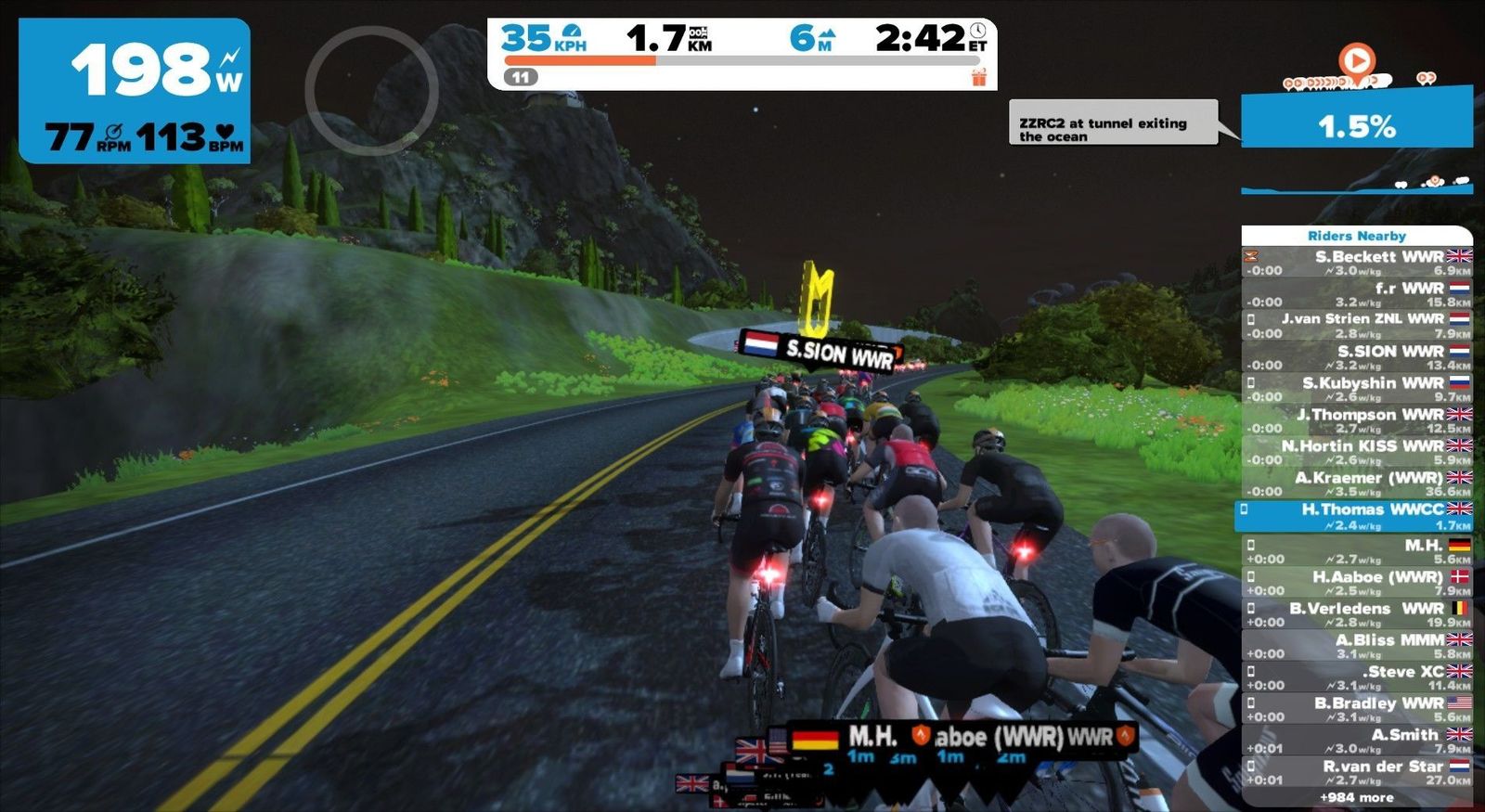This screenshot has width=1485, height=812.
Task: Select the S.Kubyshin WWR rider entry
Action: click(x=1357, y=389)
